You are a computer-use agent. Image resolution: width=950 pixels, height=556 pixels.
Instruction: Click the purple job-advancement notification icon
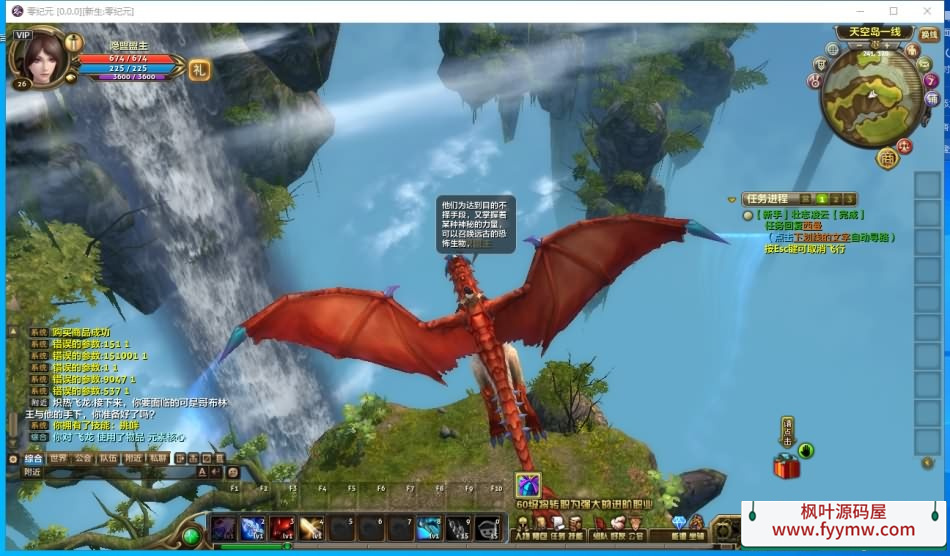click(527, 485)
